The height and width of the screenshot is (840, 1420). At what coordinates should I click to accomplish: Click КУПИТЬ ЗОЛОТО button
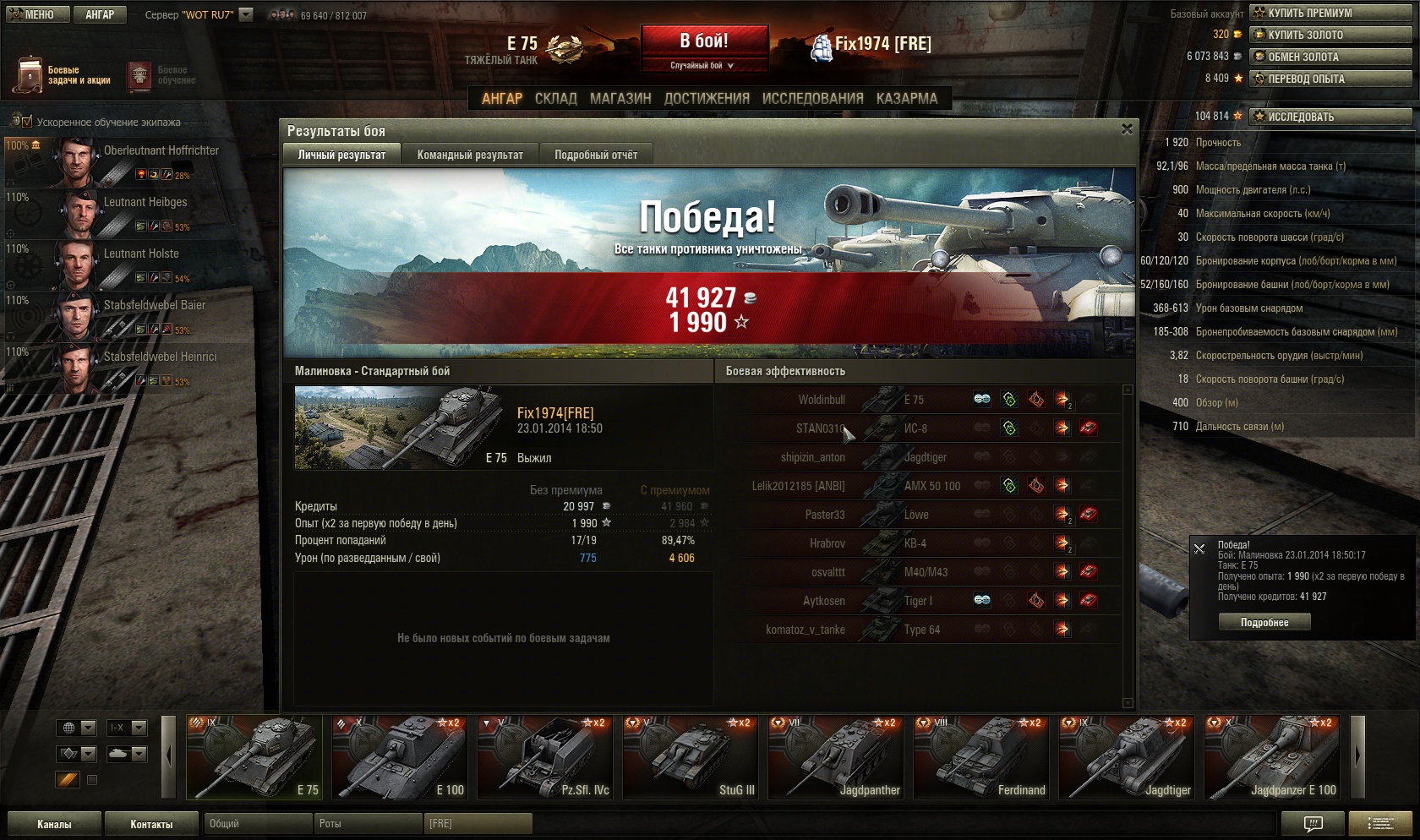[1330, 35]
